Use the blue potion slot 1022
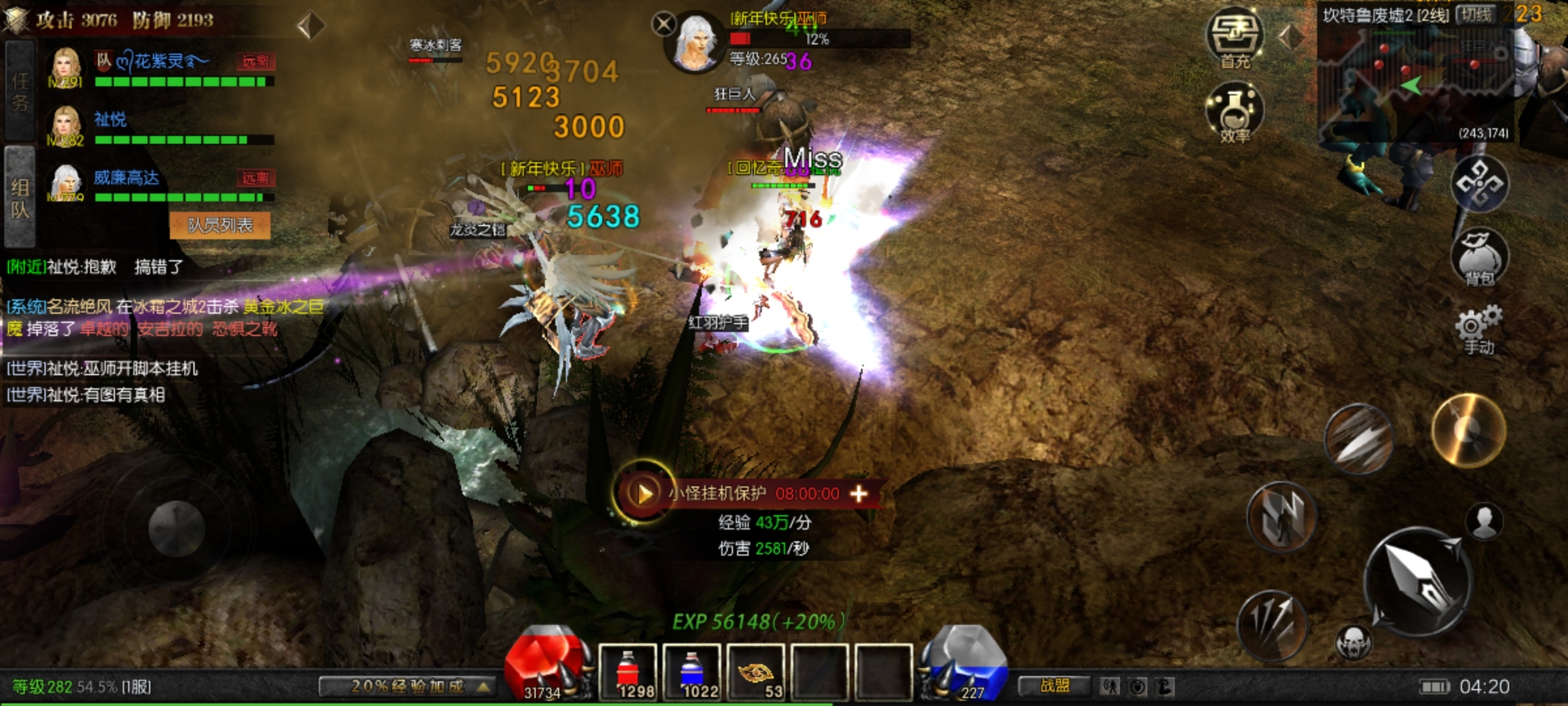Screen dimensions: 1568x706 coord(691,671)
